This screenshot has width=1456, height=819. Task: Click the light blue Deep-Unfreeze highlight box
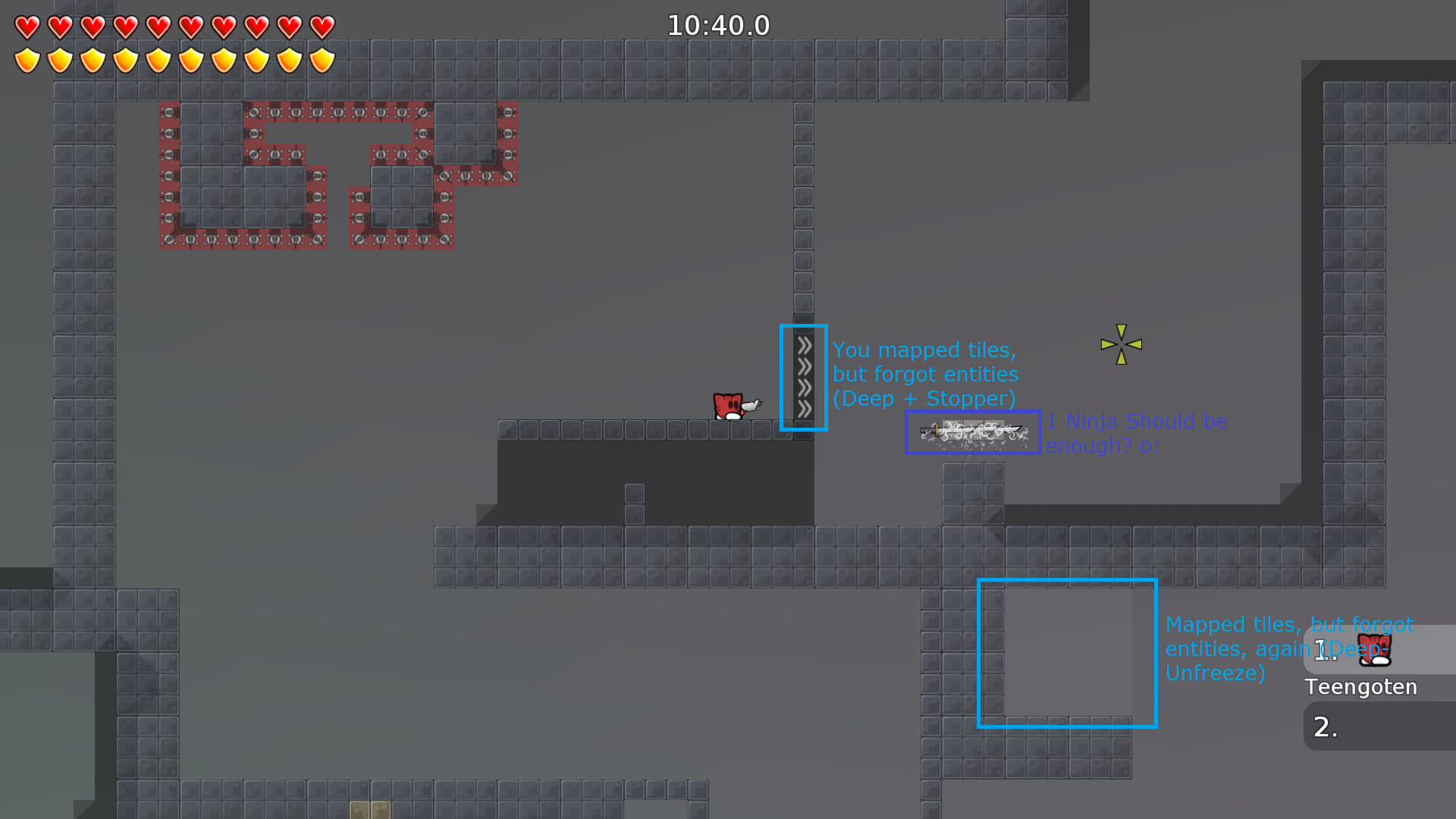[x=1066, y=654]
